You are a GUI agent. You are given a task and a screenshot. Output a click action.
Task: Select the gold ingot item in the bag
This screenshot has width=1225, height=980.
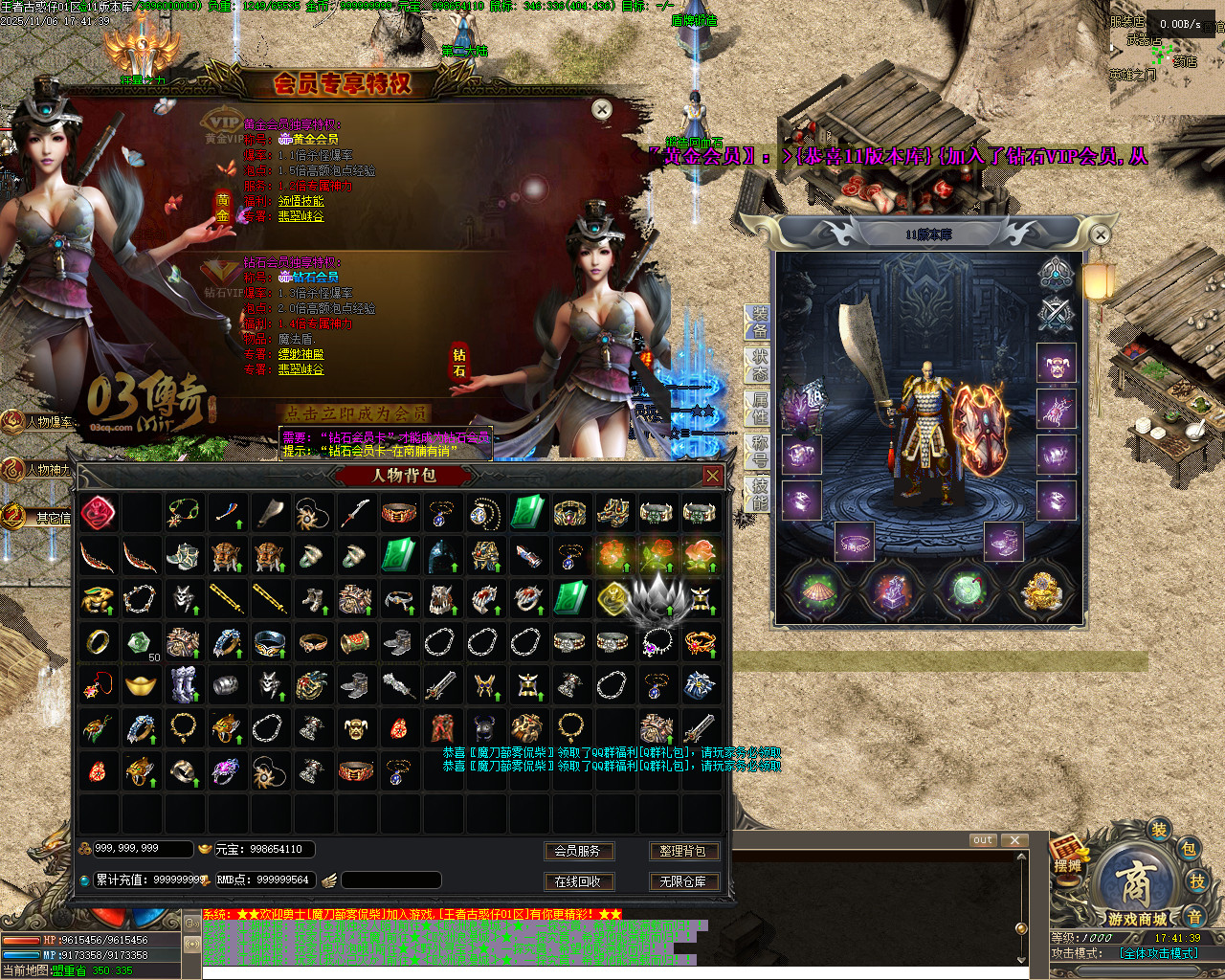141,684
